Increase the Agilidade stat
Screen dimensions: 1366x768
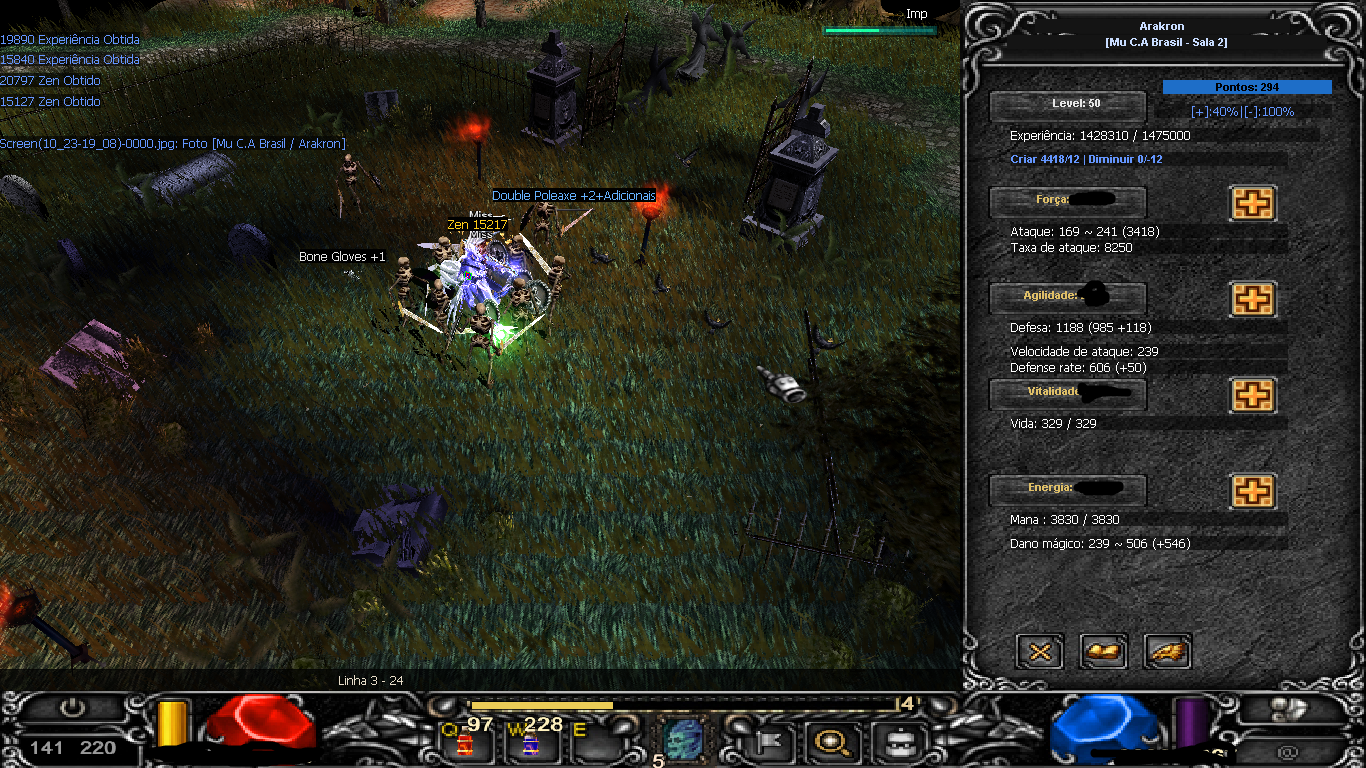pyautogui.click(x=1252, y=299)
